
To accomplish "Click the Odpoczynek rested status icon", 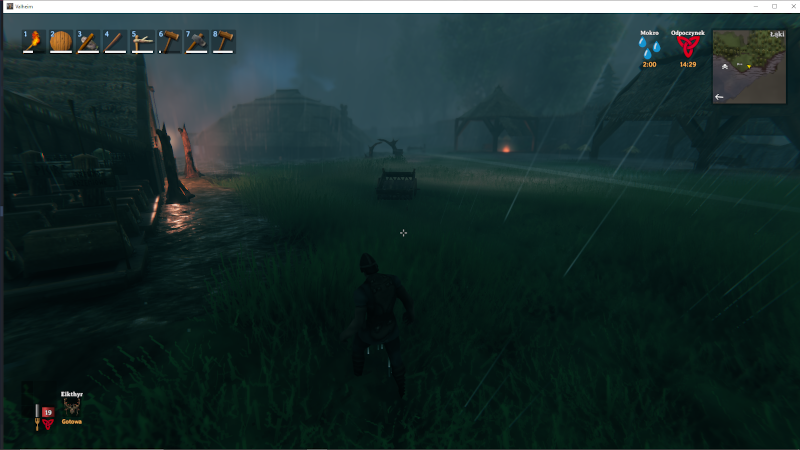I will pos(687,47).
